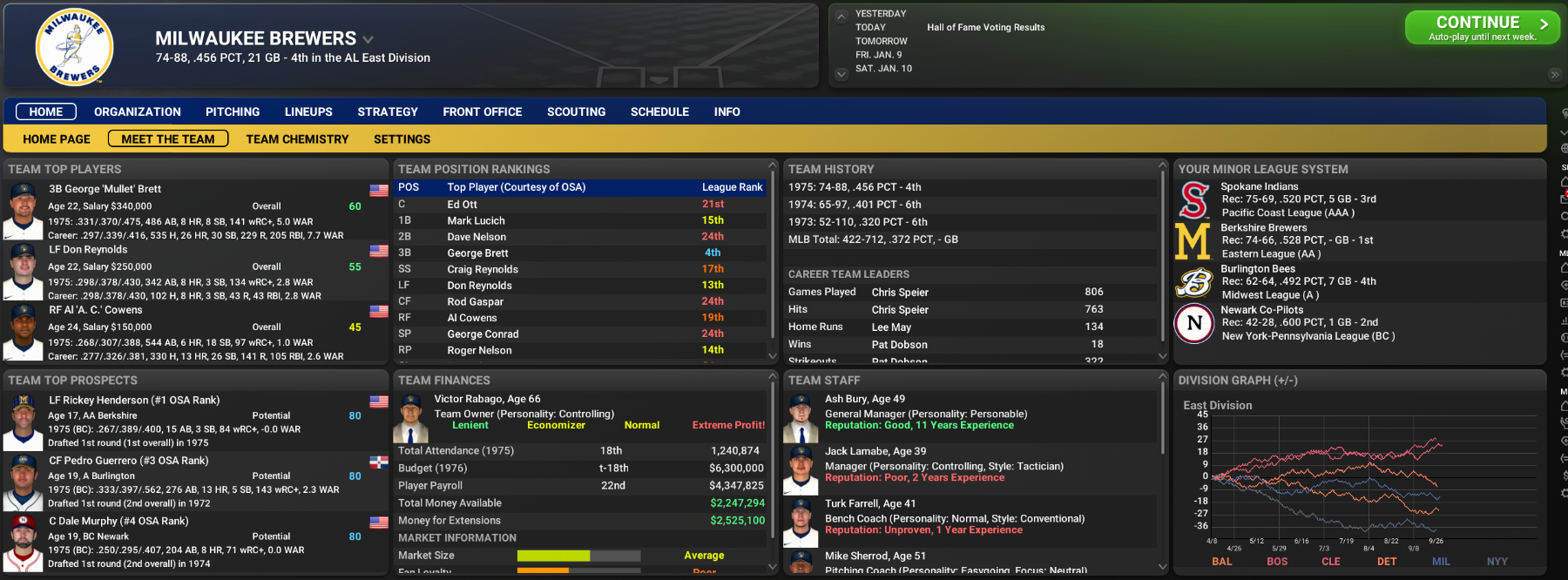View prospect Rickey Henderson's profile

134,401
